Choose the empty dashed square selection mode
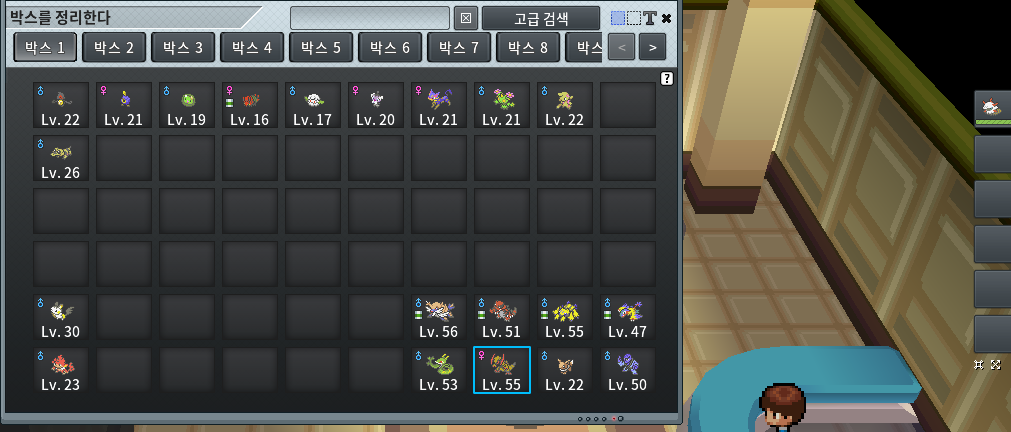The height and width of the screenshot is (432, 1011). pos(633,18)
